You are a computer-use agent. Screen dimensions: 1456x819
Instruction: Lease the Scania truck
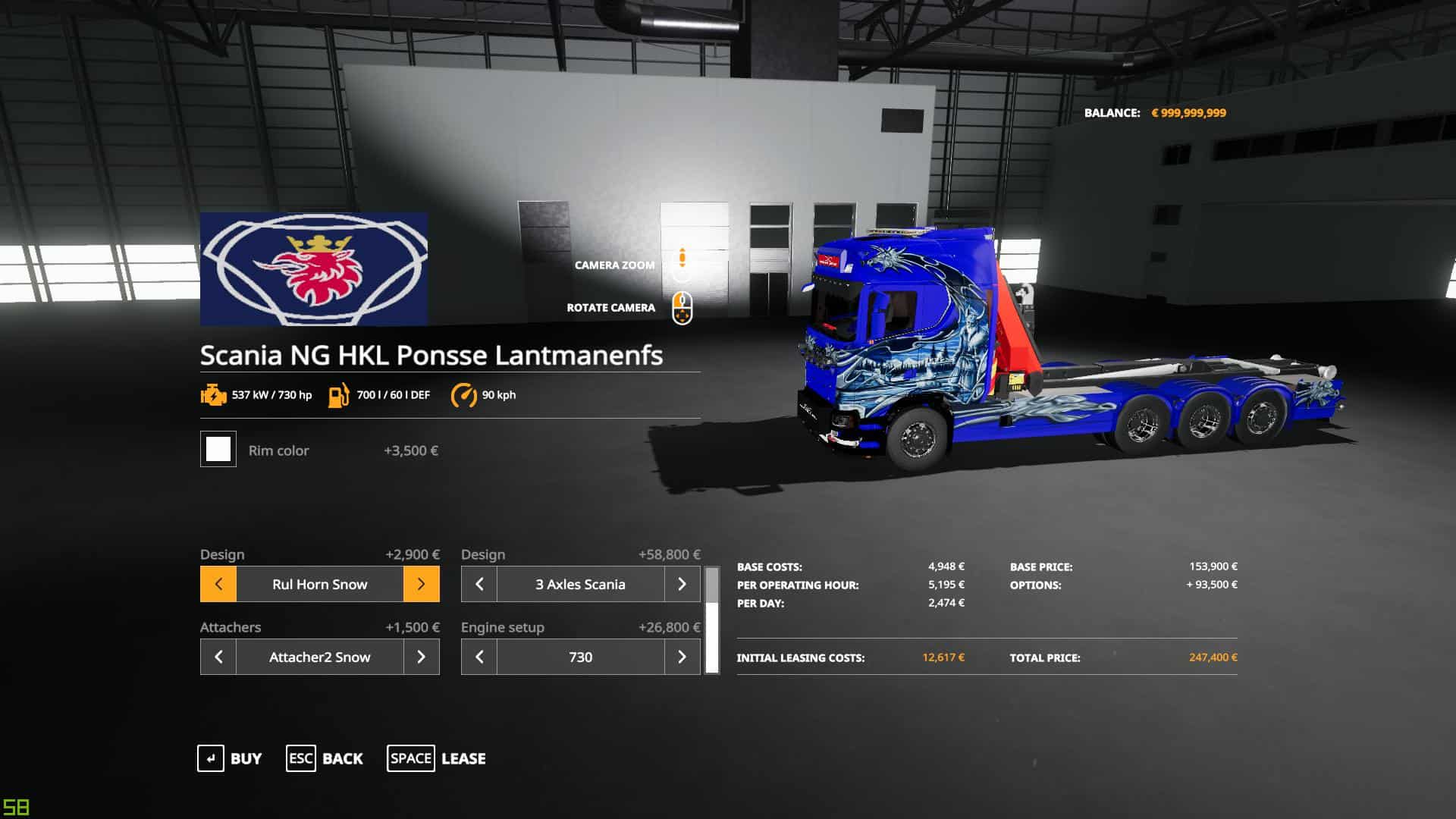[x=437, y=758]
